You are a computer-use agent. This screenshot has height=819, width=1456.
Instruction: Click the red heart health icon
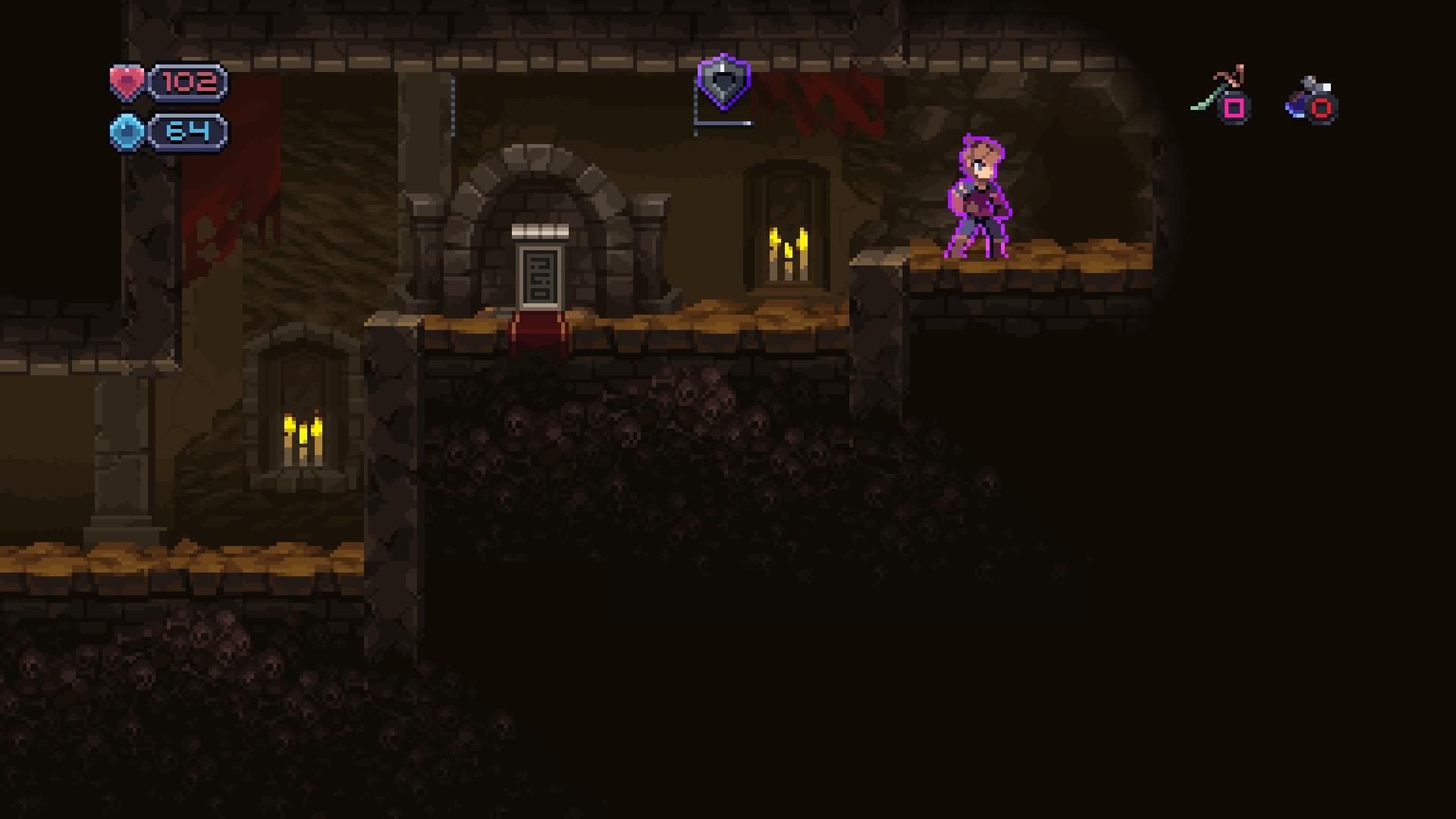click(x=127, y=83)
